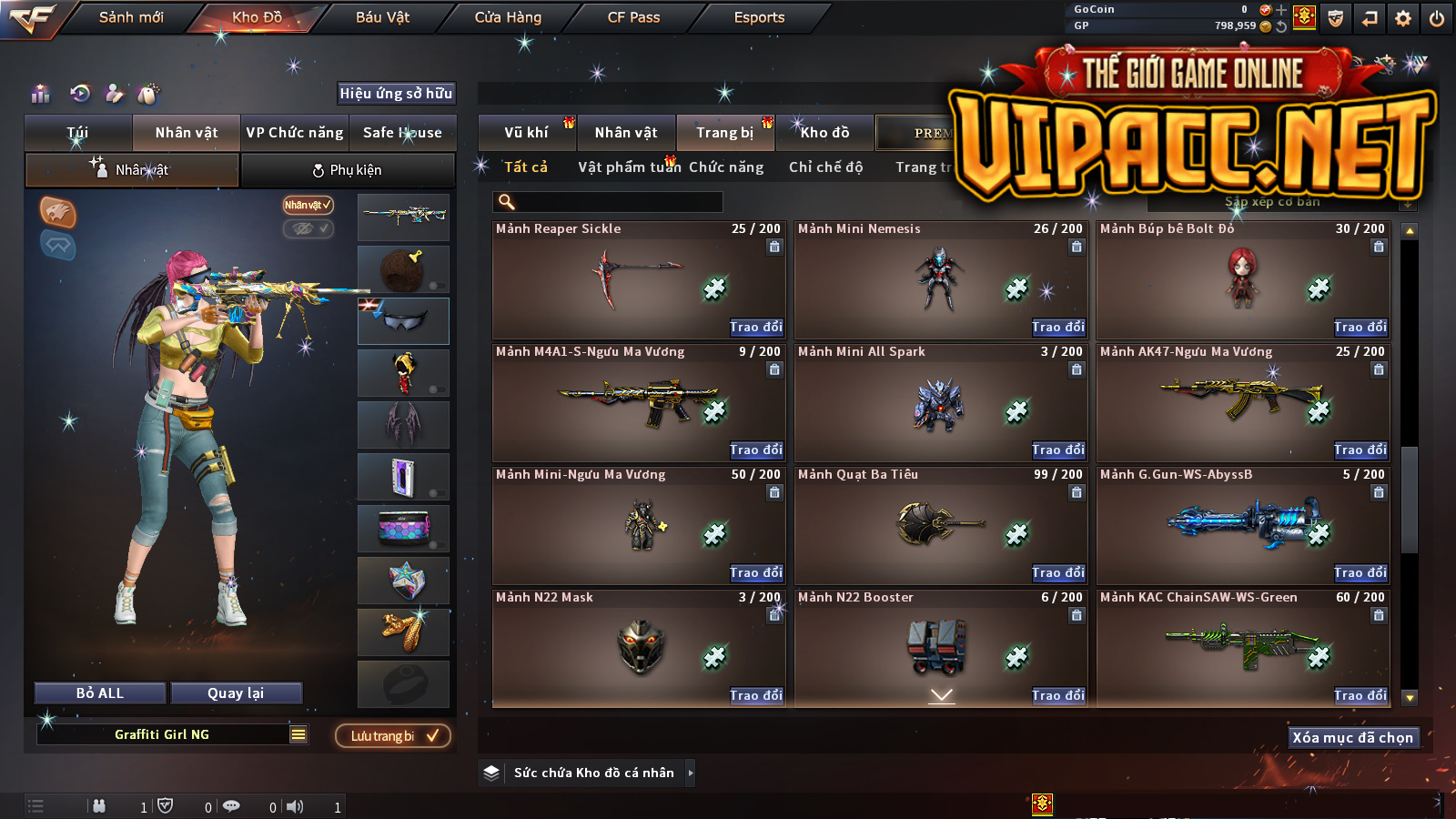Click the Quay lại button

pyautogui.click(x=236, y=693)
